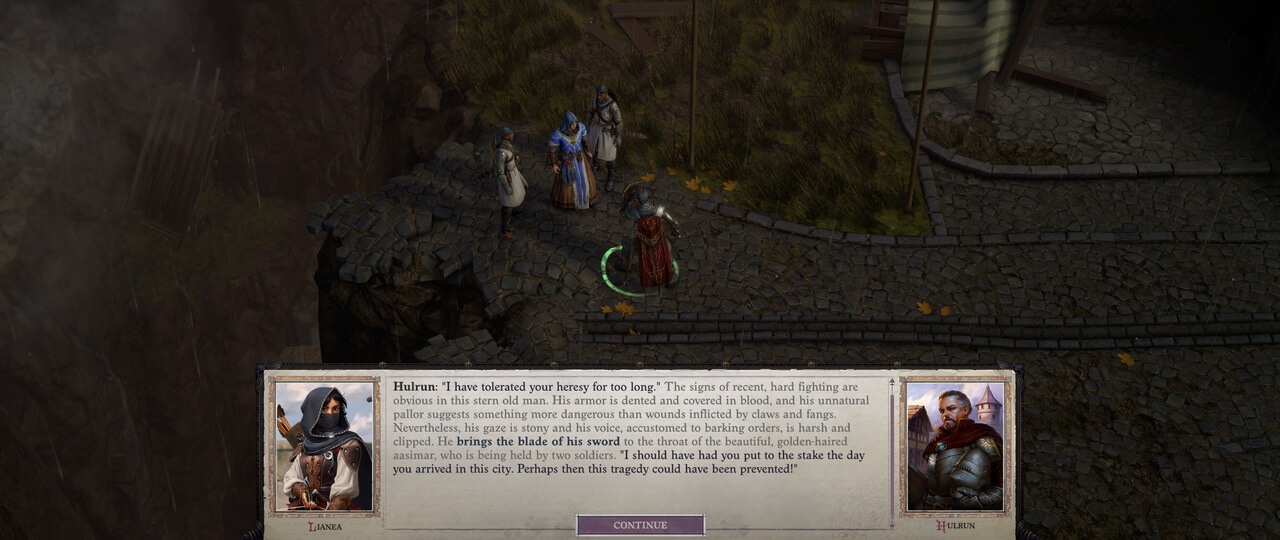Click Lianea's character portrait
This screenshot has width=1280, height=540.
click(x=323, y=446)
